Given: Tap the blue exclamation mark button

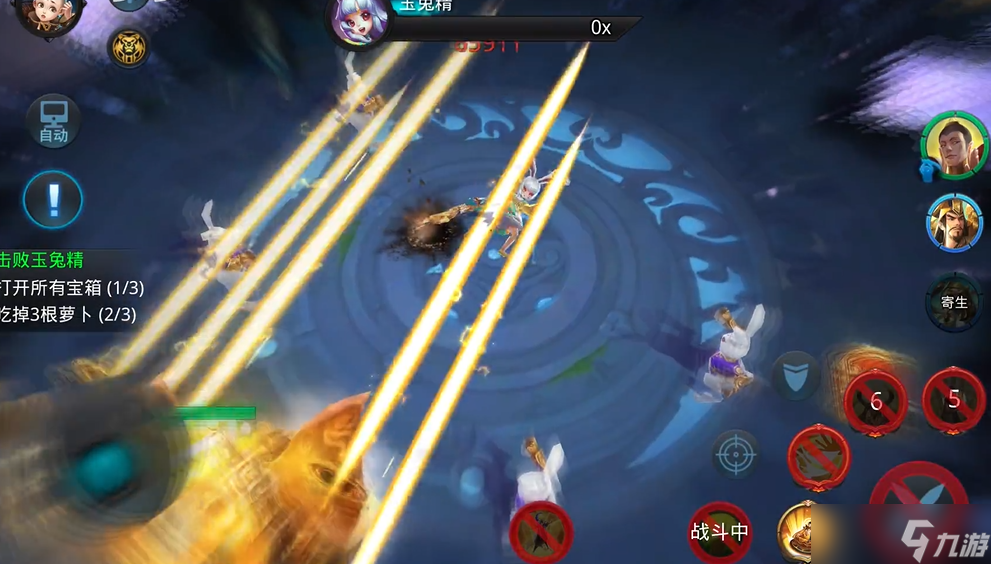Looking at the screenshot, I should 53,199.
